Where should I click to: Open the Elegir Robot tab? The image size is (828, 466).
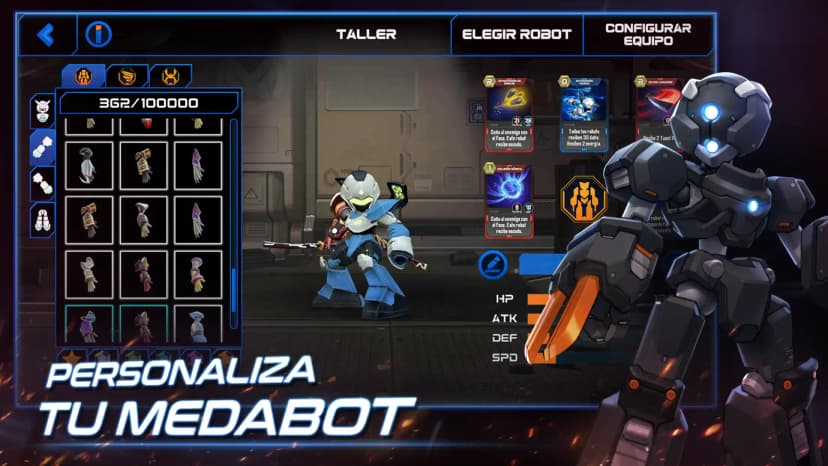point(516,34)
